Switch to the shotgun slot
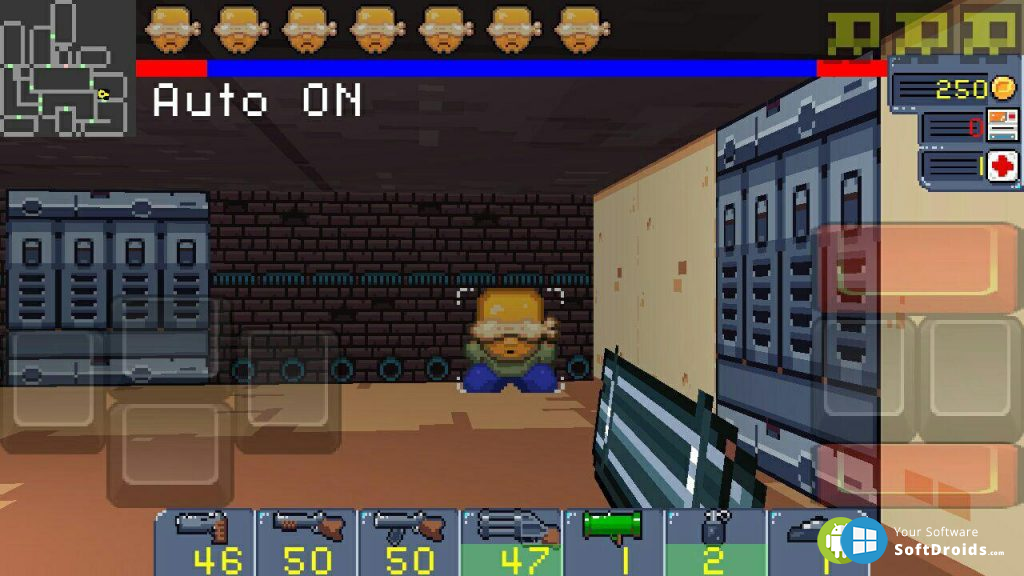The height and width of the screenshot is (576, 1024). [x=306, y=542]
